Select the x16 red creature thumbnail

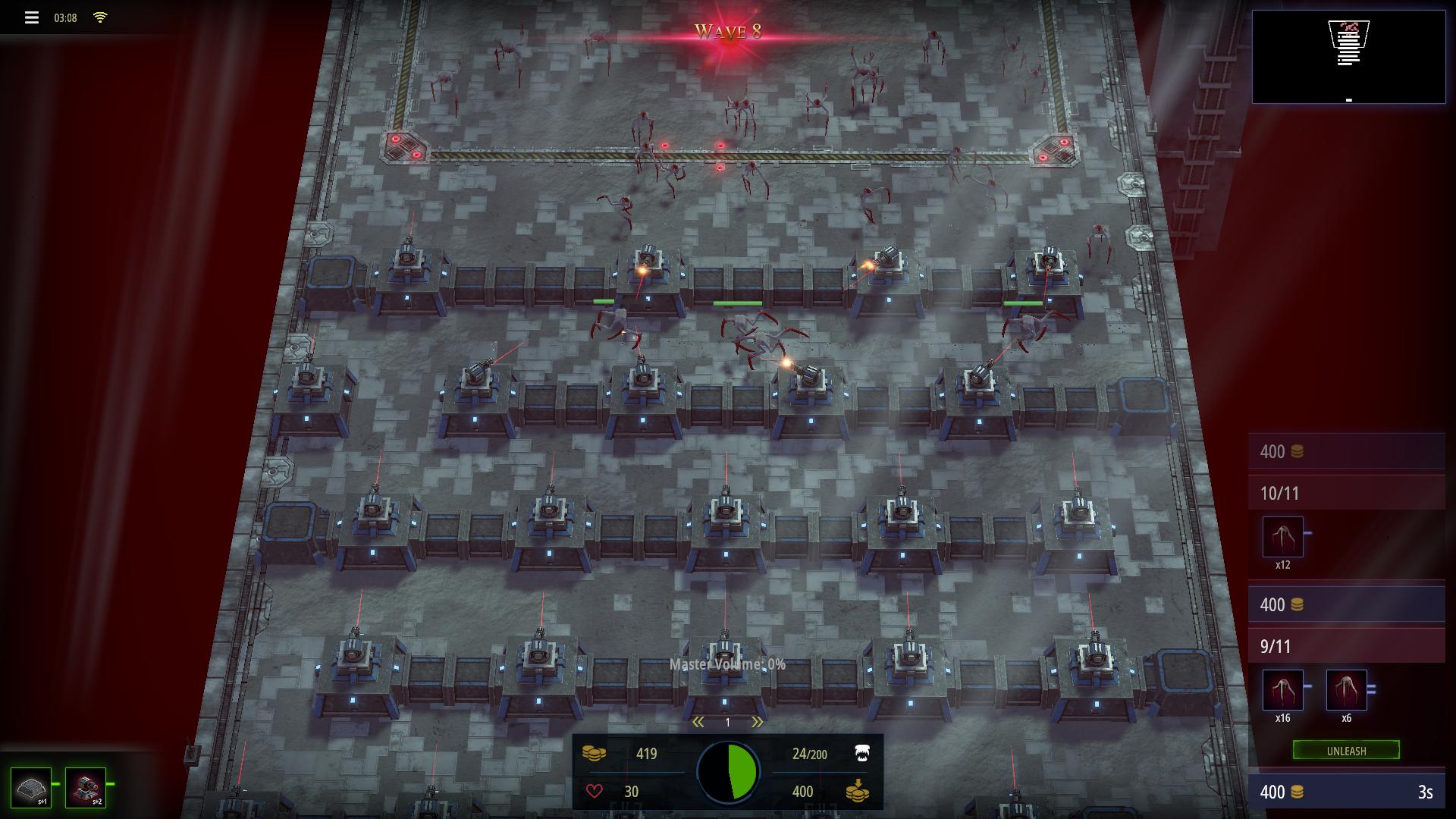click(x=1282, y=689)
